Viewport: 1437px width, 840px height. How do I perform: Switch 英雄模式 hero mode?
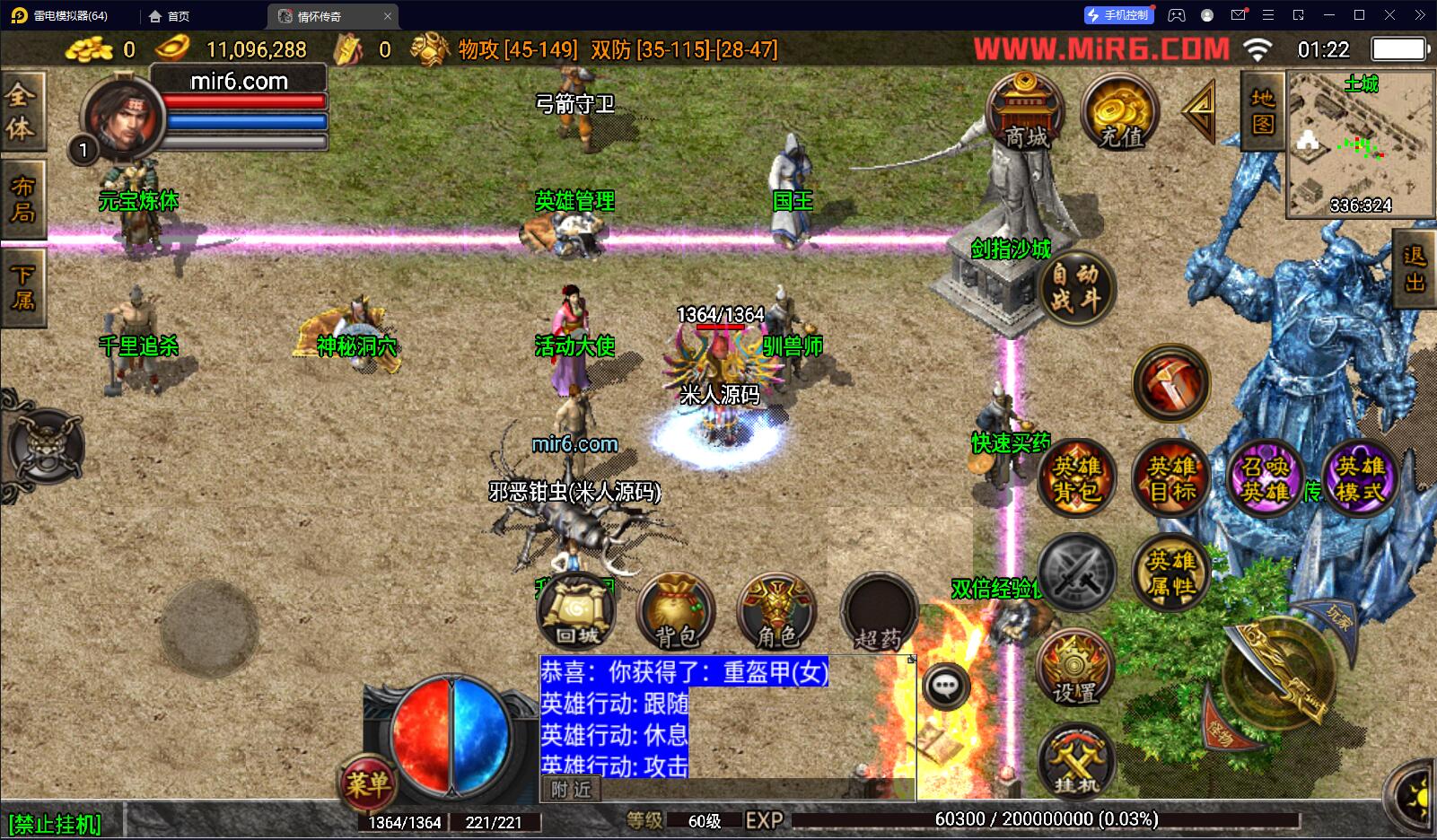pyautogui.click(x=1360, y=478)
